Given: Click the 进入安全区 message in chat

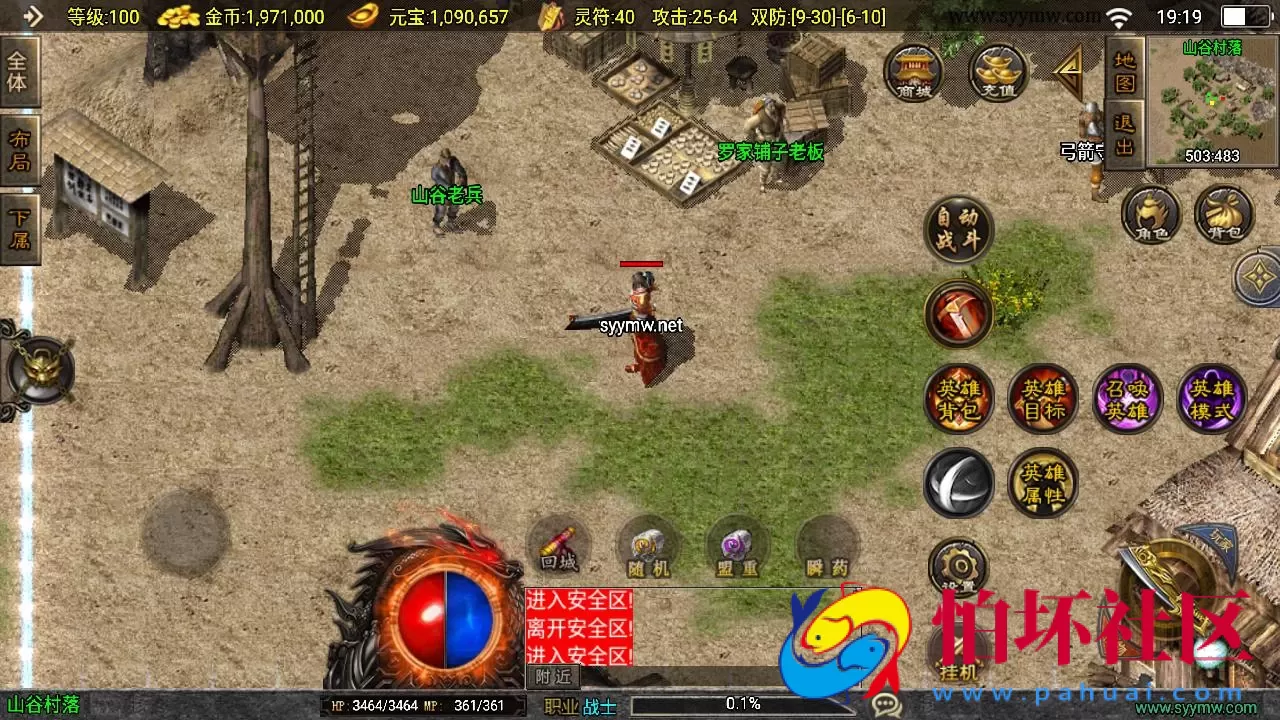Looking at the screenshot, I should click(x=578, y=599).
